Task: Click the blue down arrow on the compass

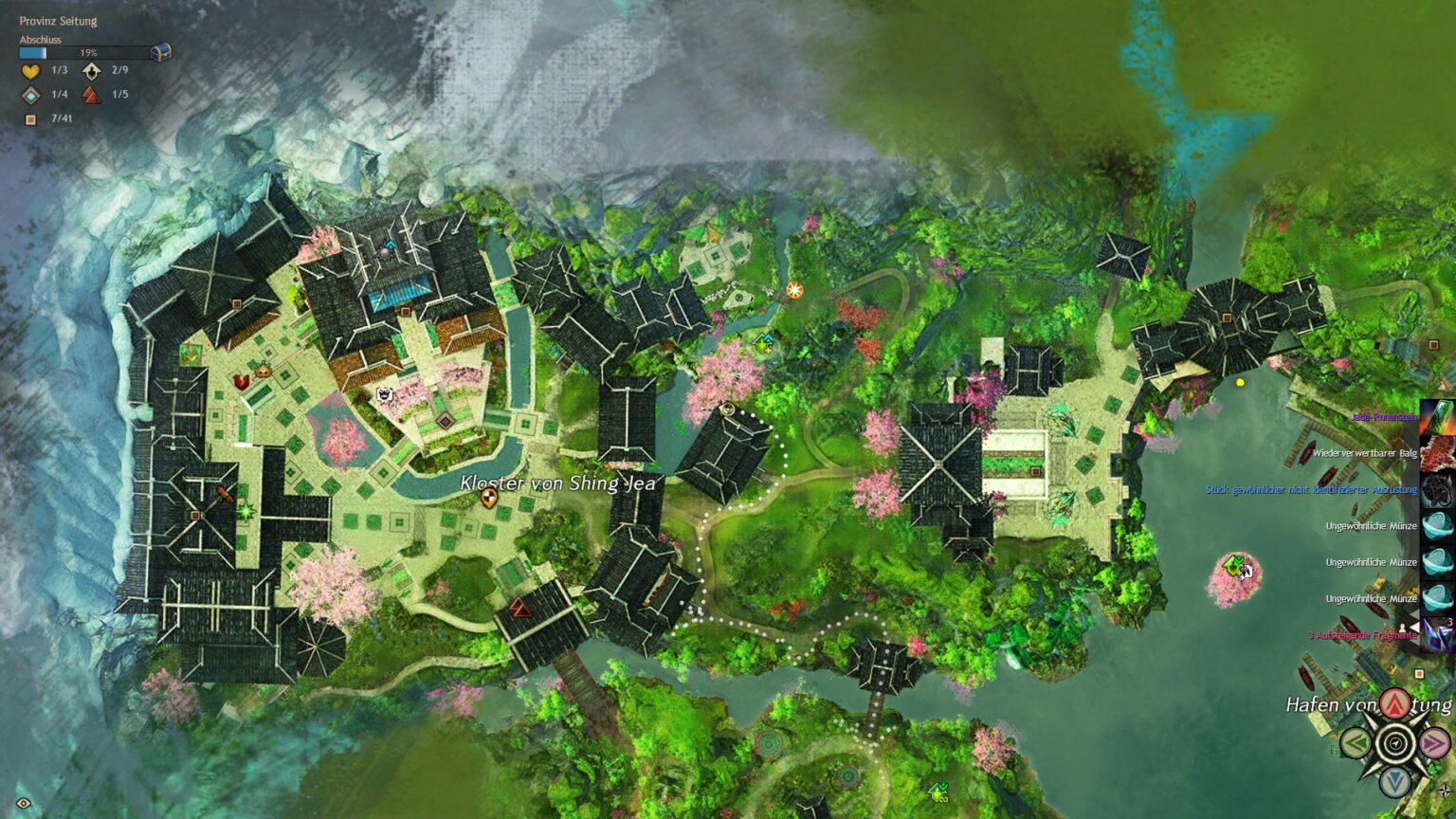Action: click(1394, 782)
